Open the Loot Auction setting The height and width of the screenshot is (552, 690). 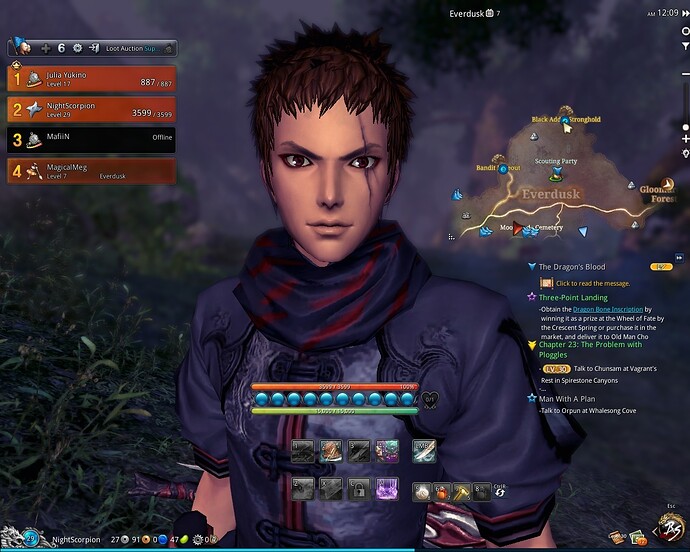[x=132, y=47]
